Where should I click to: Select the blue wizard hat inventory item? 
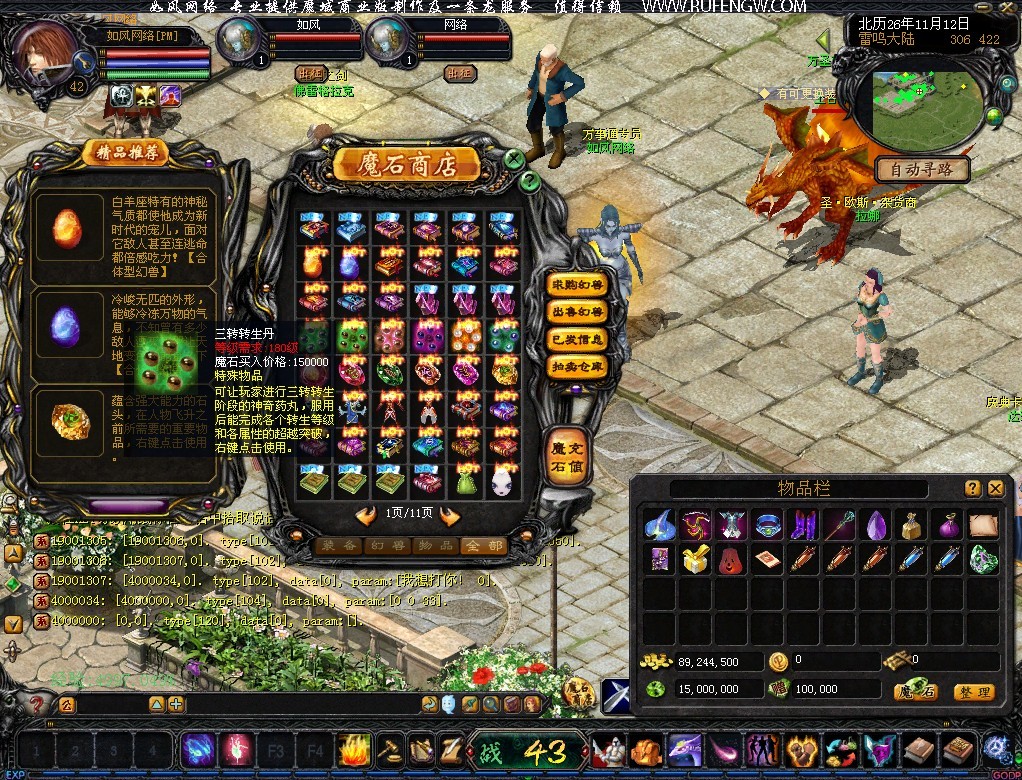click(x=659, y=524)
